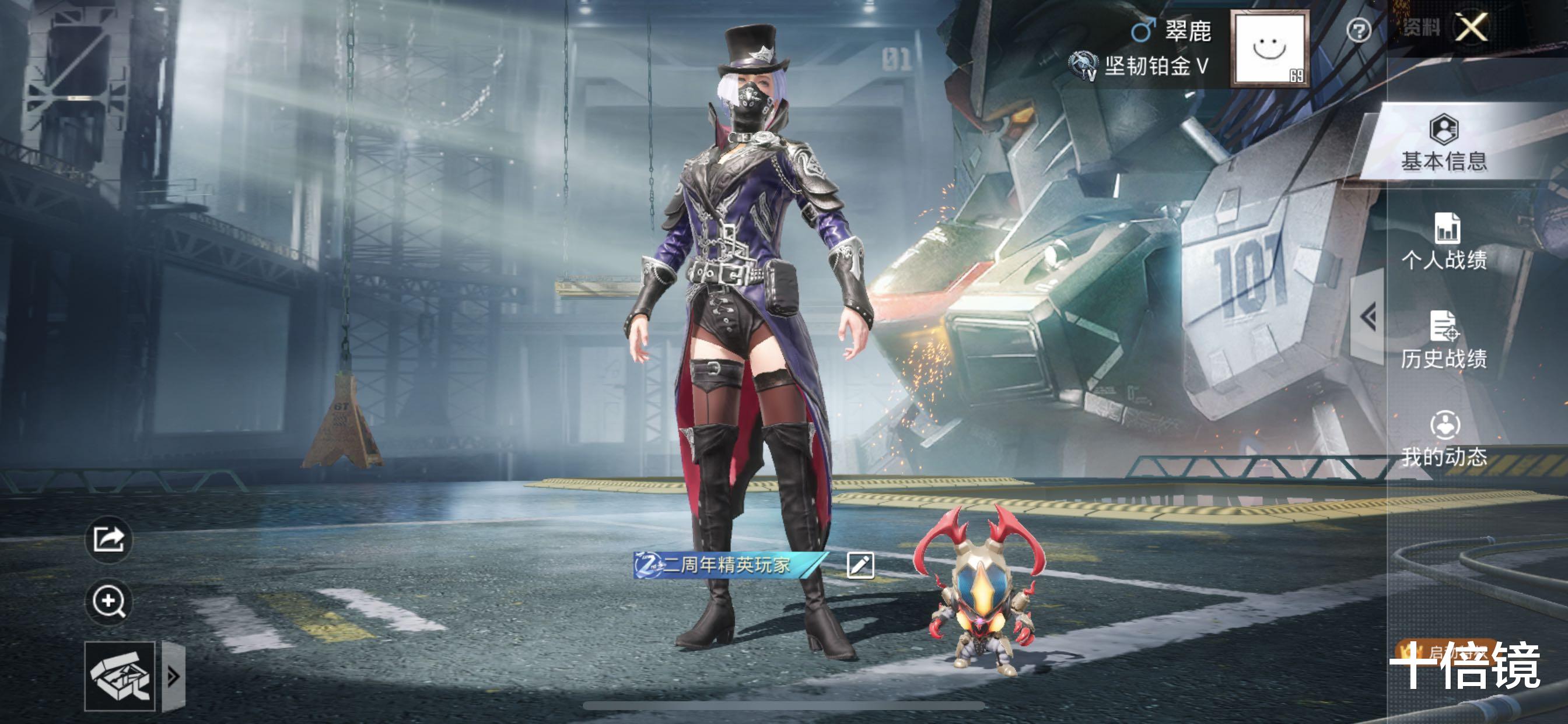Open the crate box icon
The height and width of the screenshot is (724, 1568).
[x=120, y=676]
